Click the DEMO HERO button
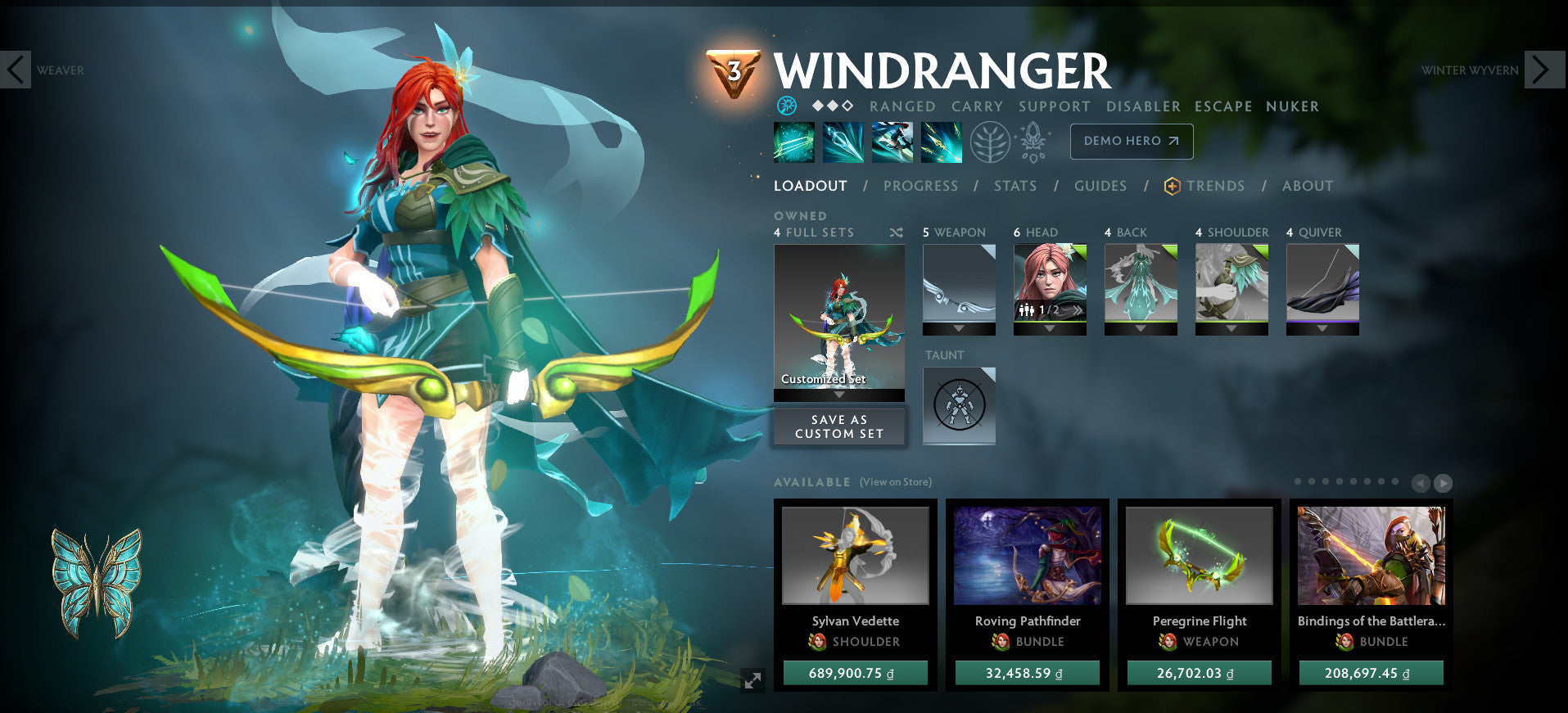Screen dimensions: 1568x713 click(x=1131, y=141)
